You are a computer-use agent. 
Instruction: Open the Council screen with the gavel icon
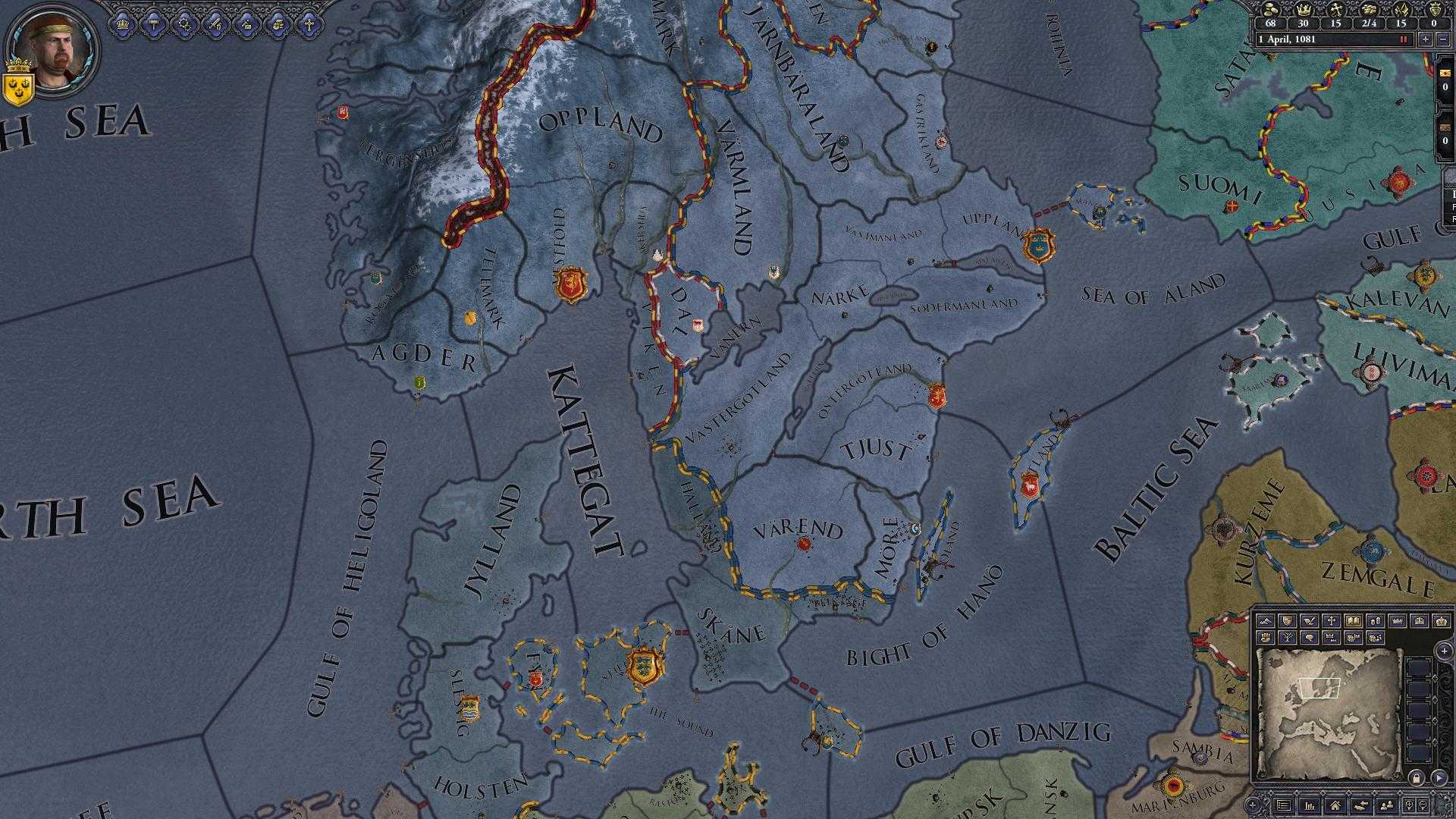153,26
